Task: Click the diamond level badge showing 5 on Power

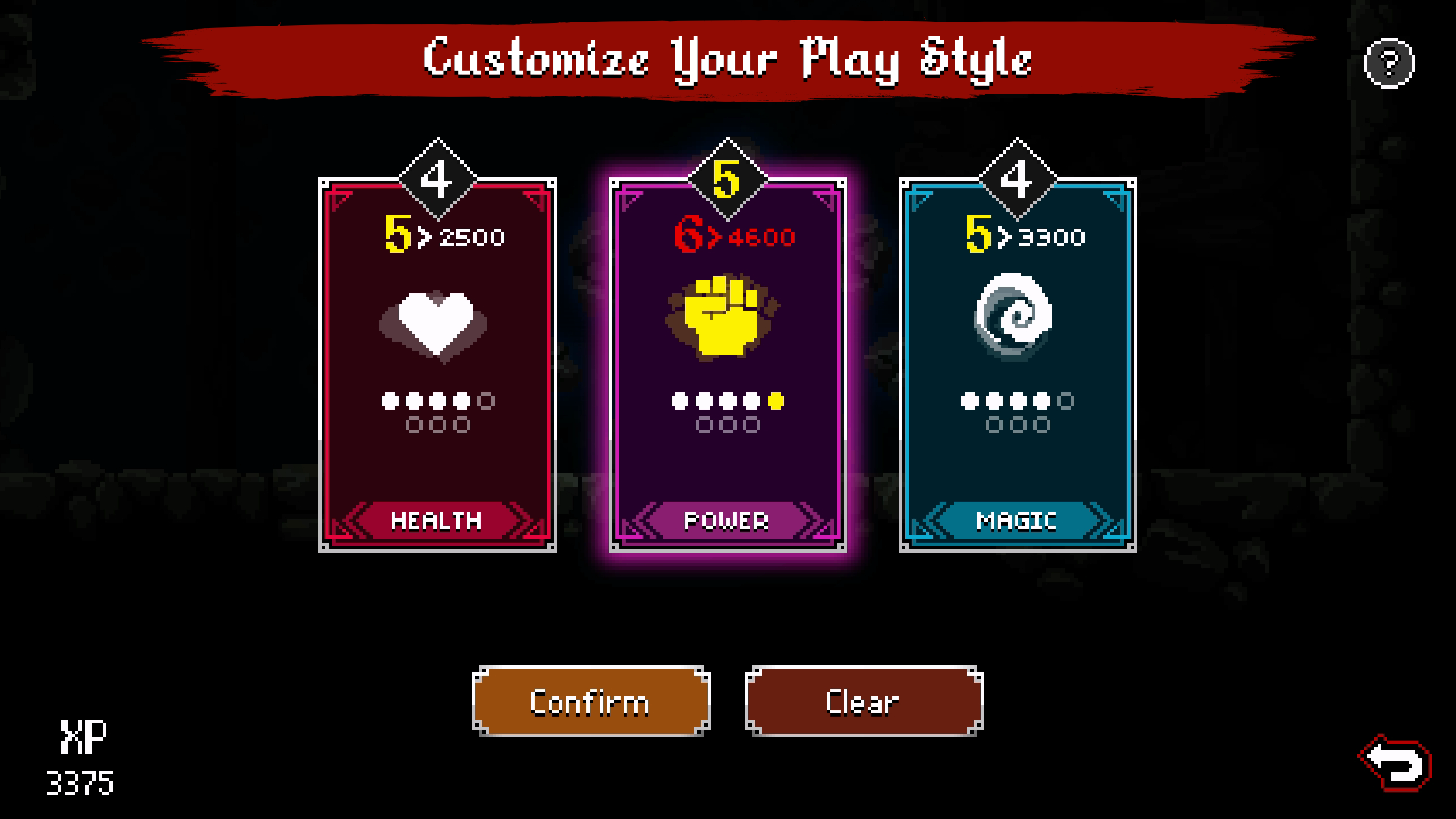Action: click(x=727, y=177)
